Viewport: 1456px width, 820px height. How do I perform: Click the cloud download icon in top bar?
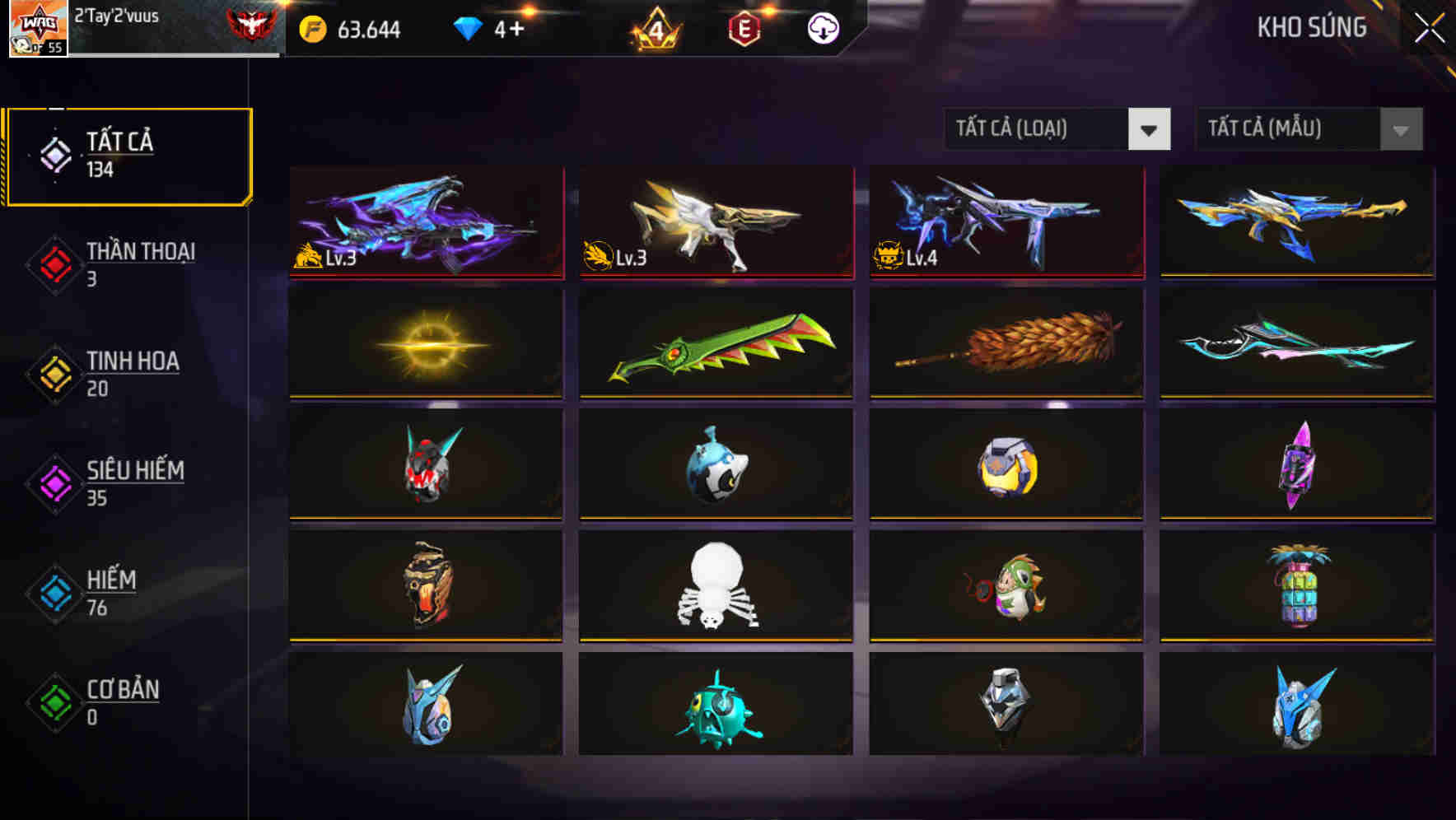point(822,29)
